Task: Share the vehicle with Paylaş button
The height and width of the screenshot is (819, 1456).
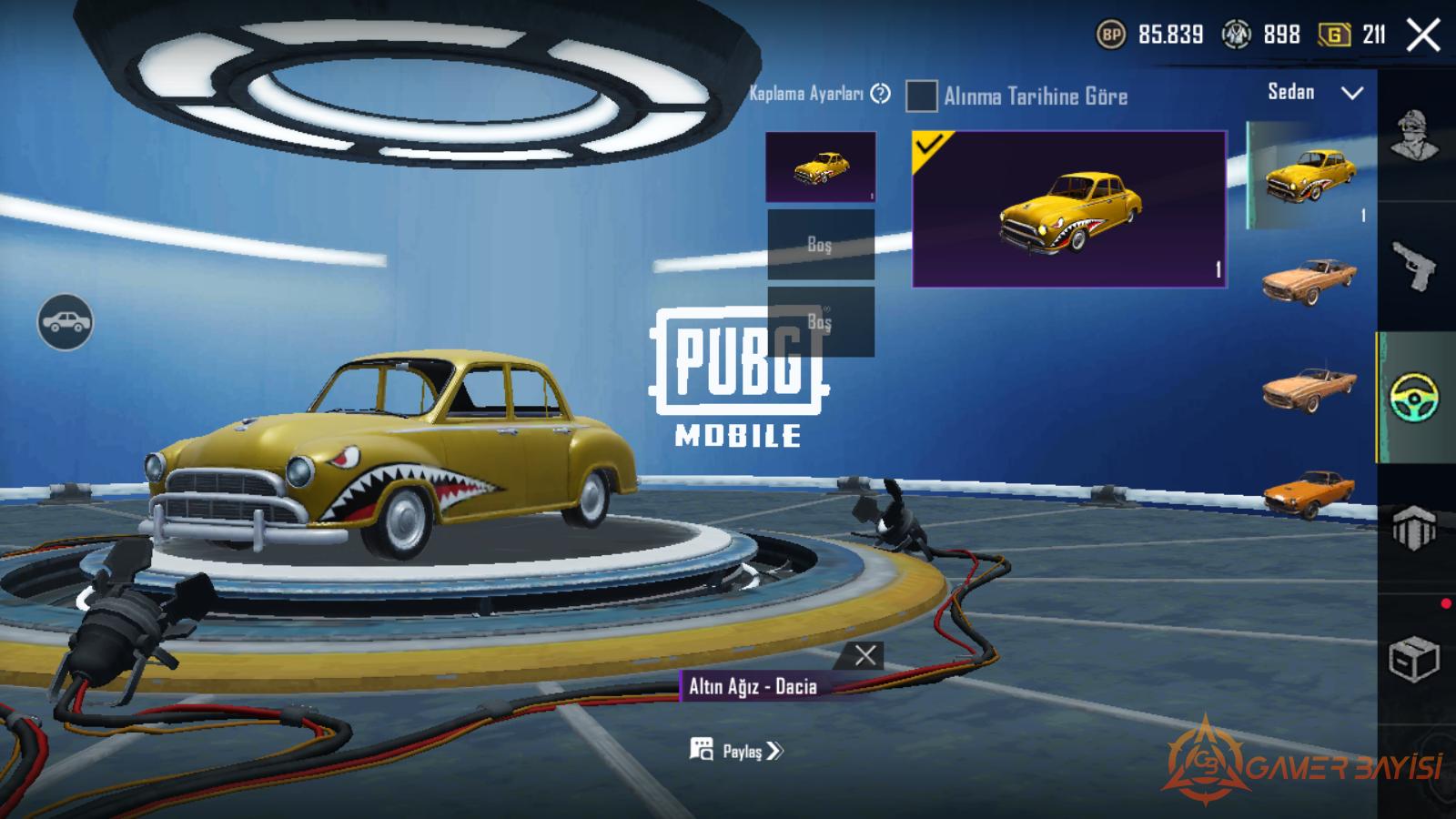Action: (x=737, y=751)
